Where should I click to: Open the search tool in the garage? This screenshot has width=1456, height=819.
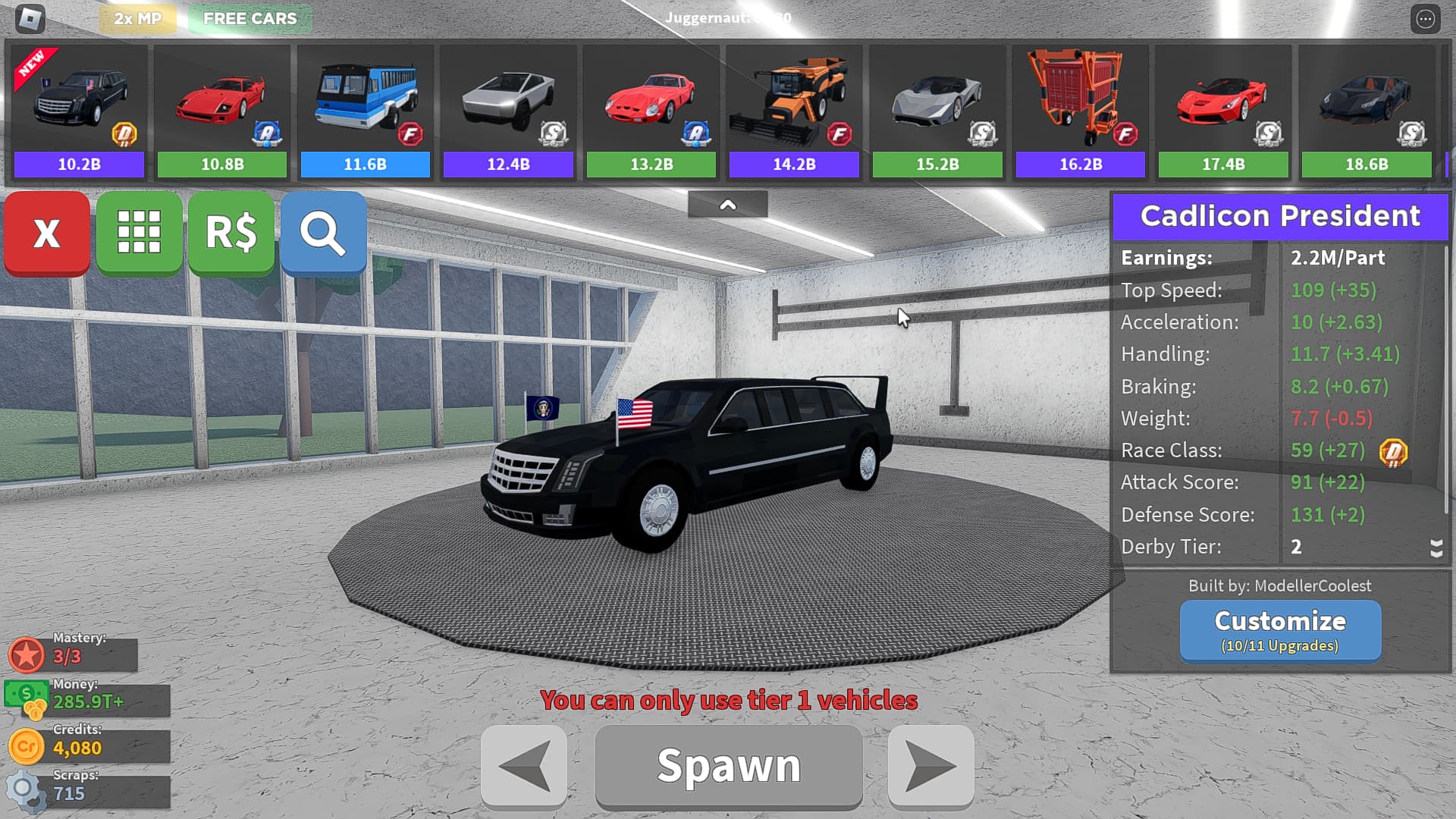click(x=323, y=233)
